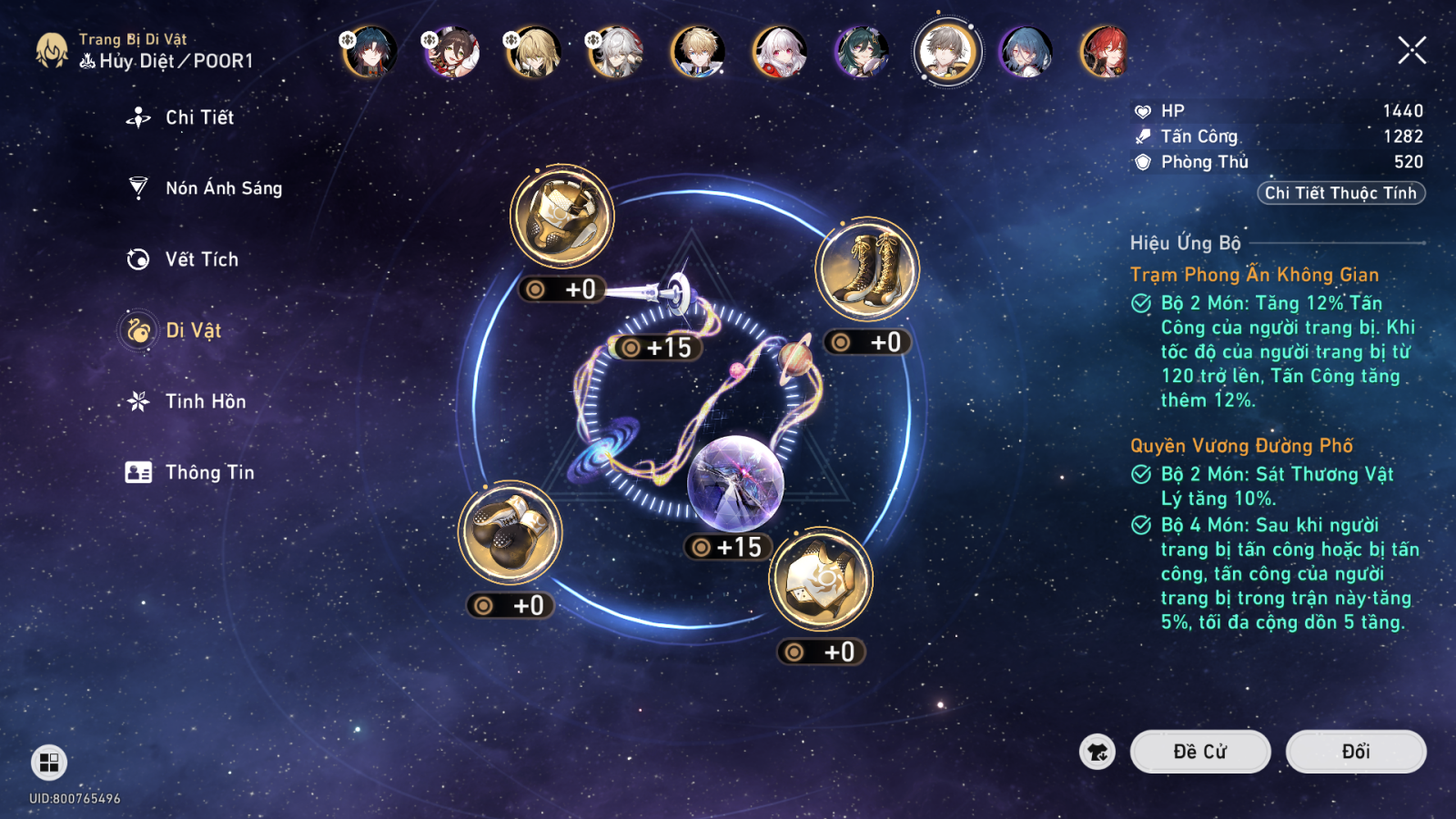
Task: Open the outfit icon beside Đề Cử
Action: 1097,752
